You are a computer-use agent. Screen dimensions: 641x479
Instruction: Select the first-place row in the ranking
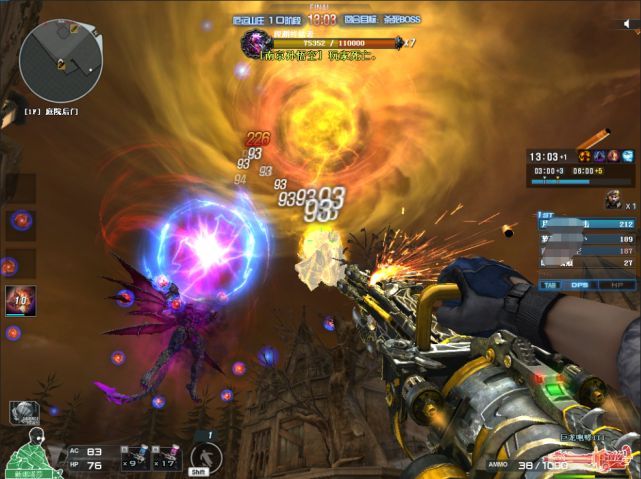pyautogui.click(x=586, y=224)
